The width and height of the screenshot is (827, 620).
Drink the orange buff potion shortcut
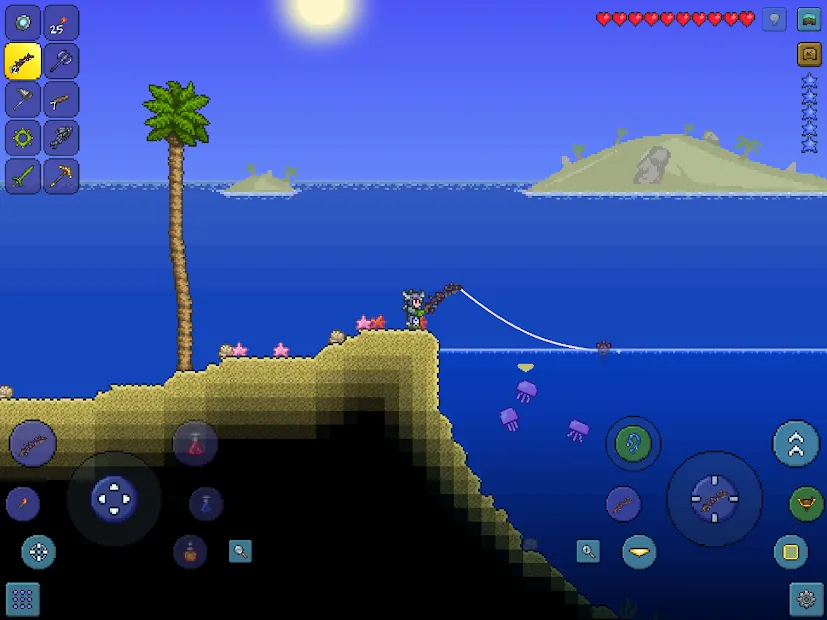pyautogui.click(x=190, y=551)
